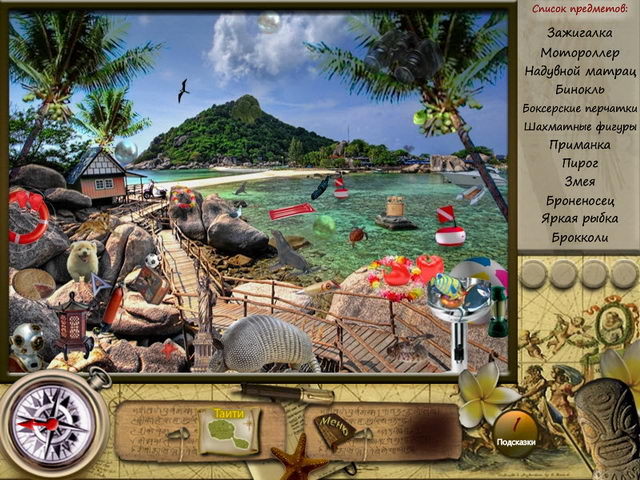
Task: Select Броненосец in the item list
Action: click(580, 200)
